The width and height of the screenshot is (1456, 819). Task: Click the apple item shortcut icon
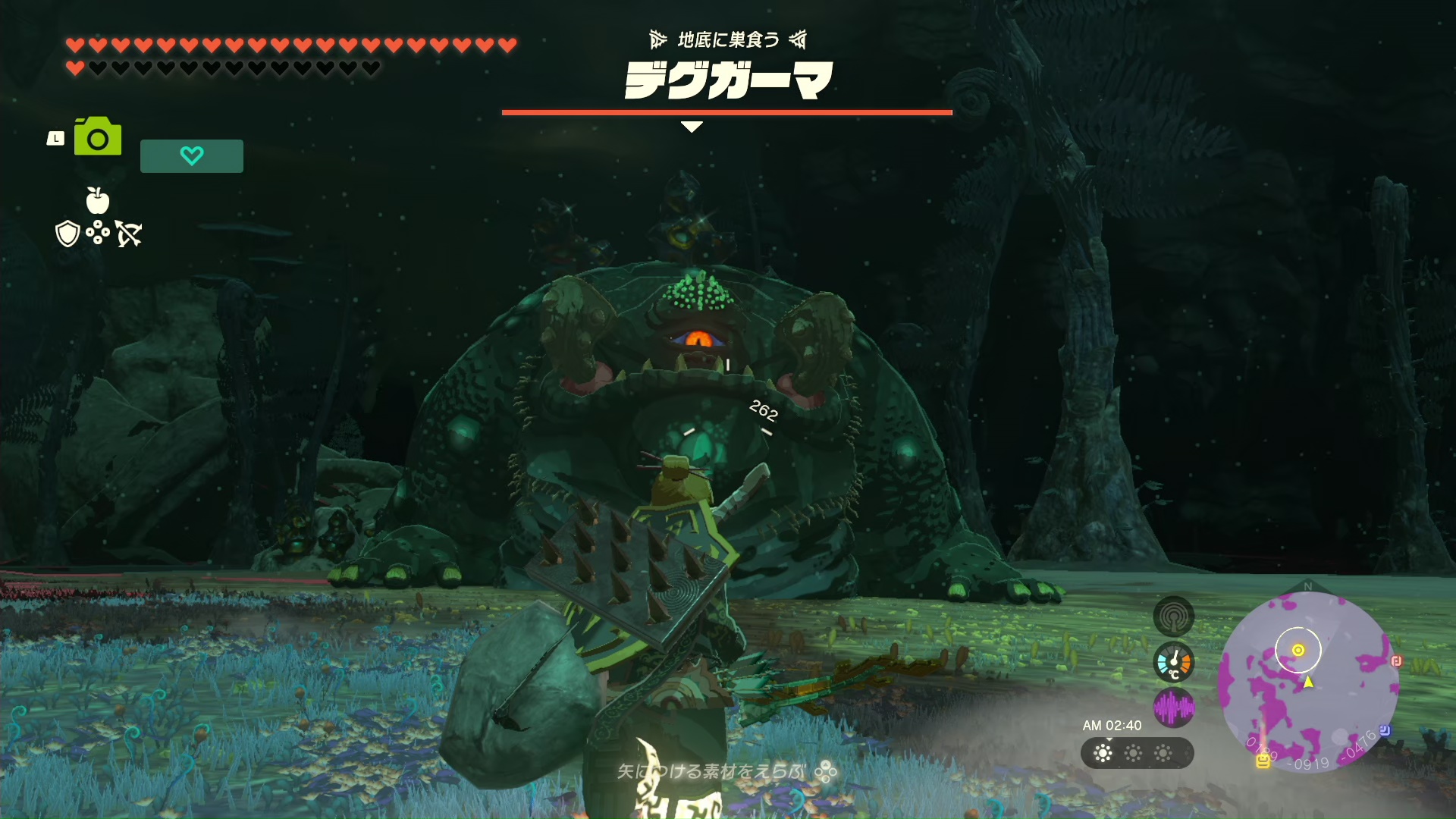(x=98, y=200)
